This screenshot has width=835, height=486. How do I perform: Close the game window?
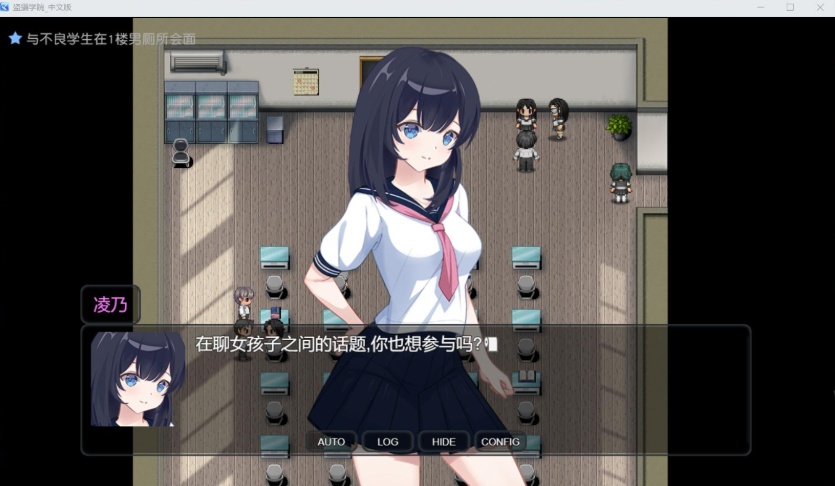point(818,7)
